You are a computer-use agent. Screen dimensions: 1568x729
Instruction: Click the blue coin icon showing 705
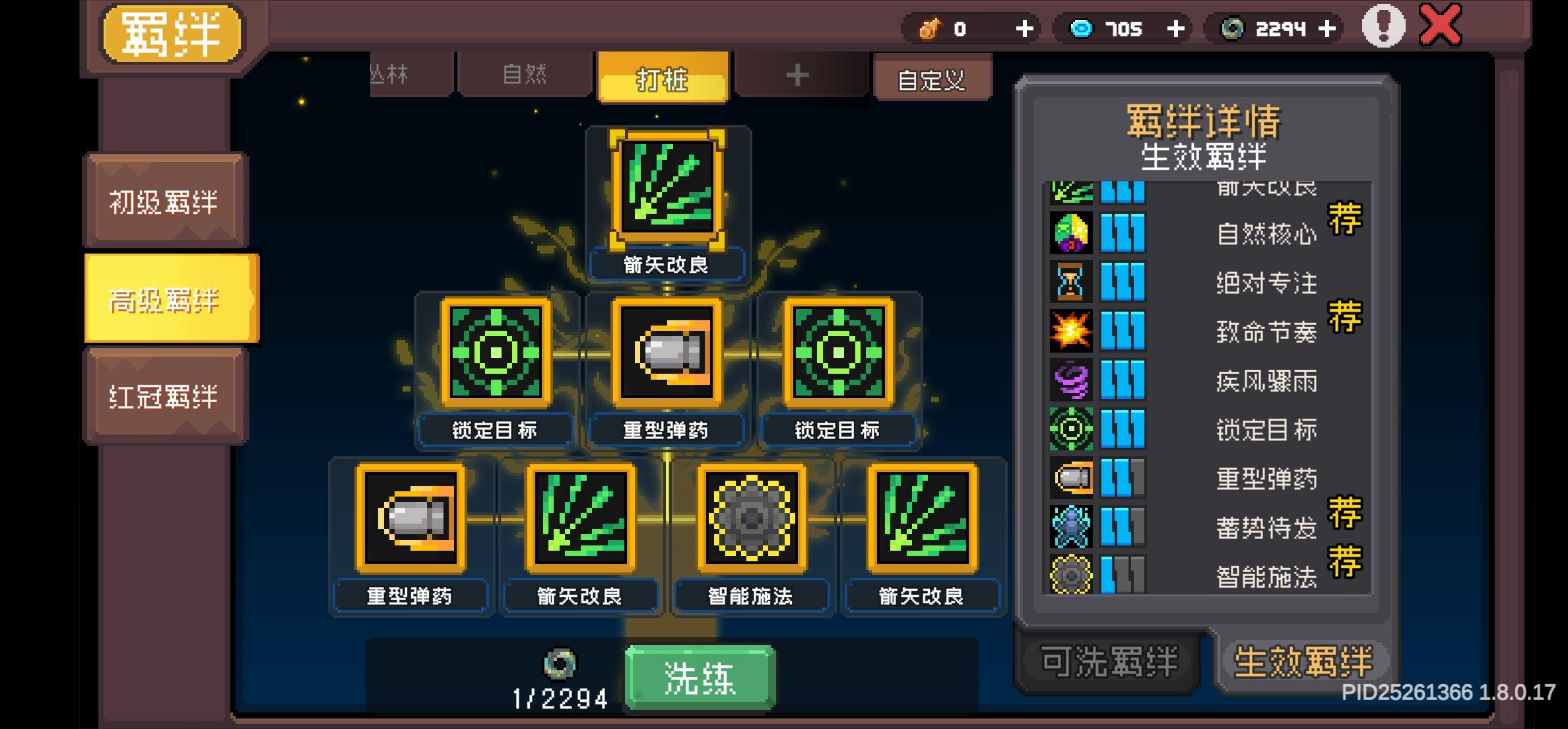(1081, 28)
